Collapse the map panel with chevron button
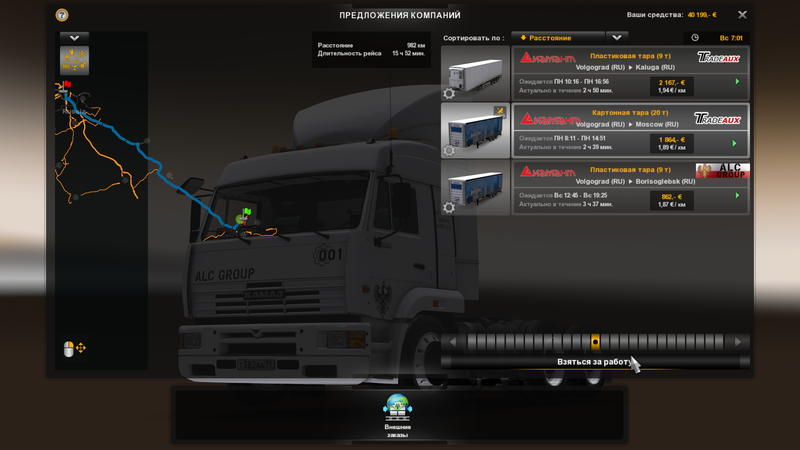The height and width of the screenshot is (450, 800). 74,38
